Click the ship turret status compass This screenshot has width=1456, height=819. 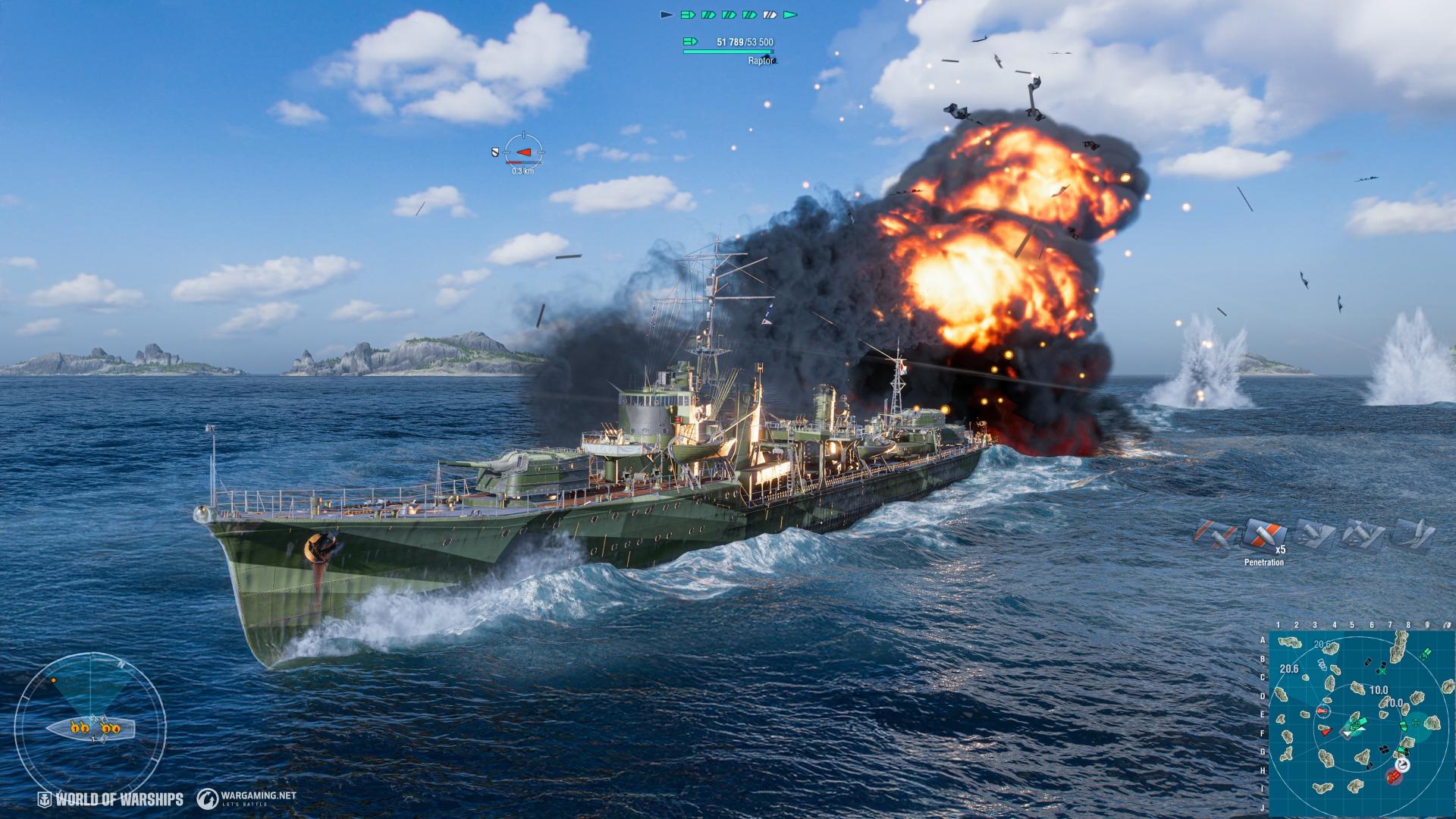click(89, 729)
